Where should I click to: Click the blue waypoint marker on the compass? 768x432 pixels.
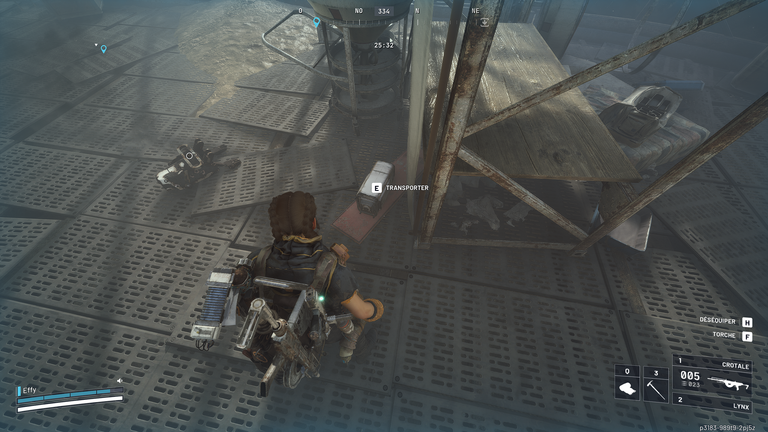coord(317,20)
